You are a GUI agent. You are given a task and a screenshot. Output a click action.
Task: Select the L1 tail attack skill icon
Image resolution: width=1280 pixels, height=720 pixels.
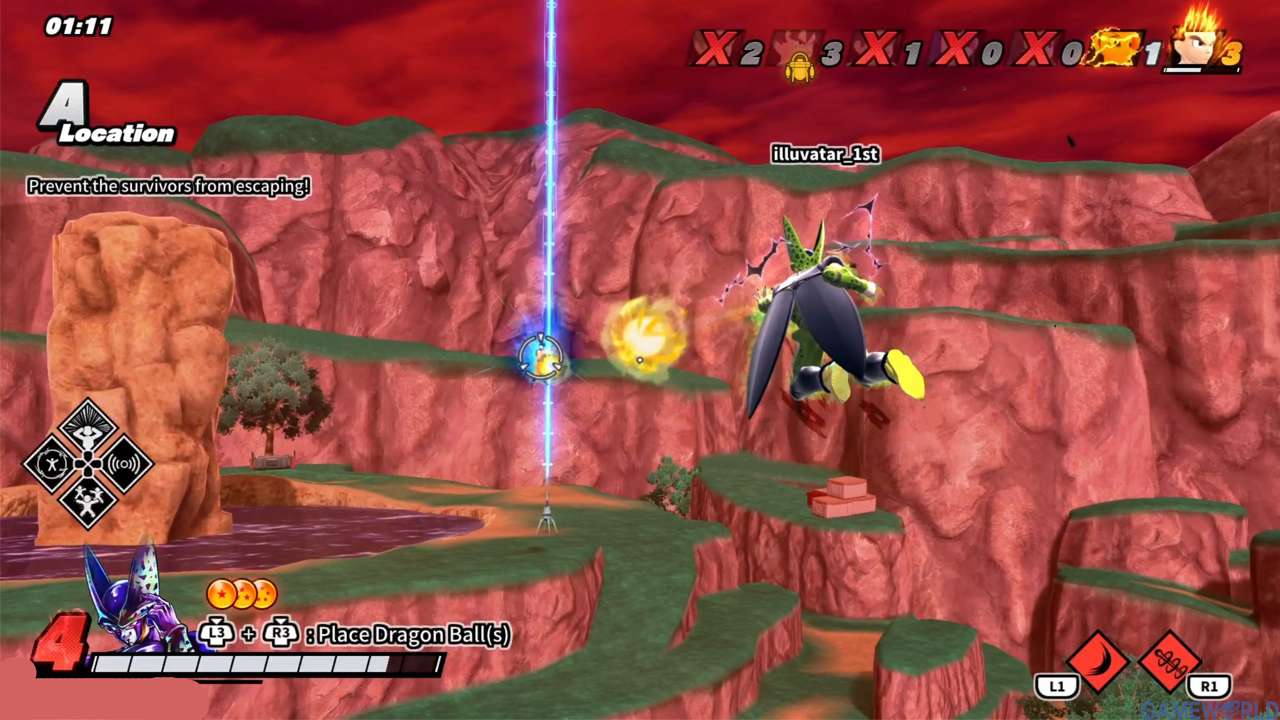pyautogui.click(x=1100, y=662)
